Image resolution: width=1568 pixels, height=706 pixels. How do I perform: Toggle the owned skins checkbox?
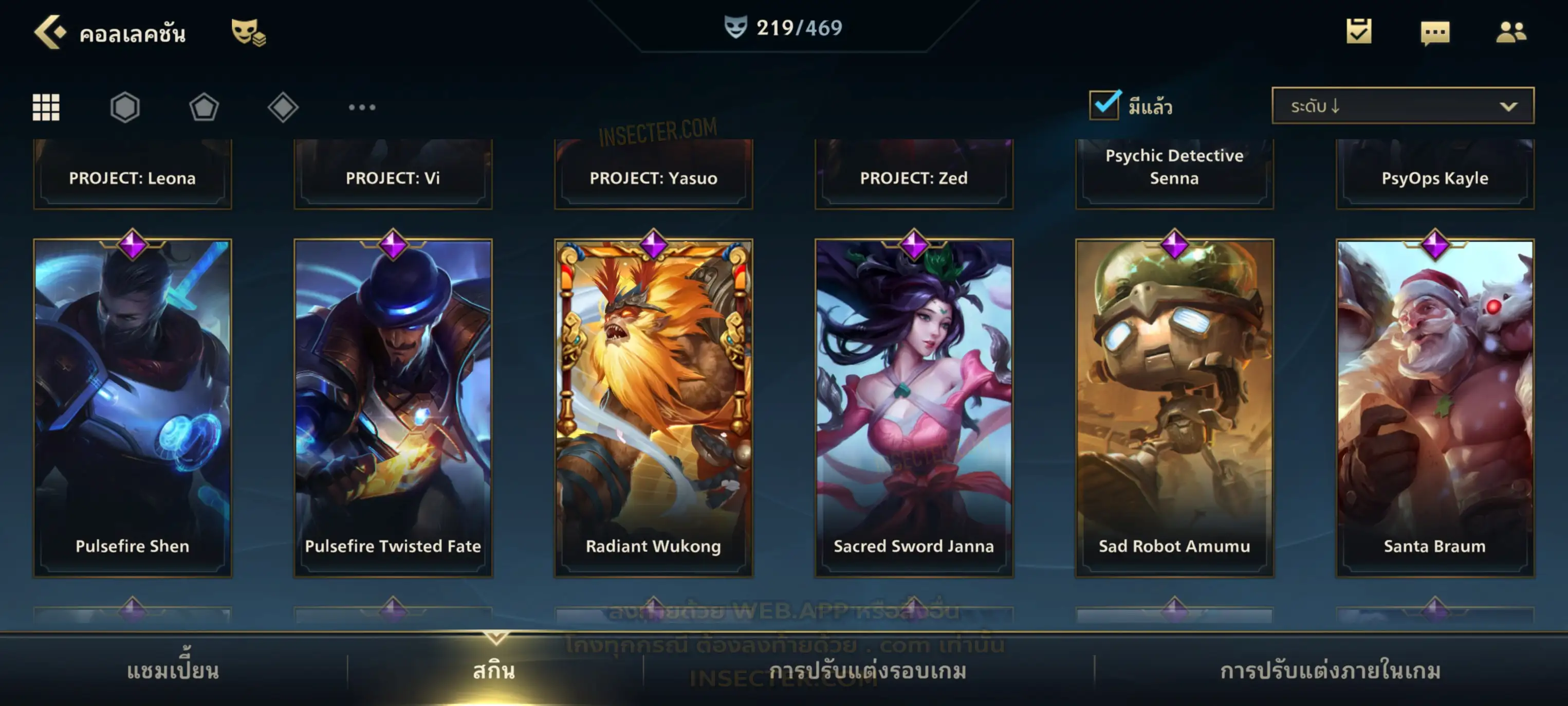coord(1103,105)
